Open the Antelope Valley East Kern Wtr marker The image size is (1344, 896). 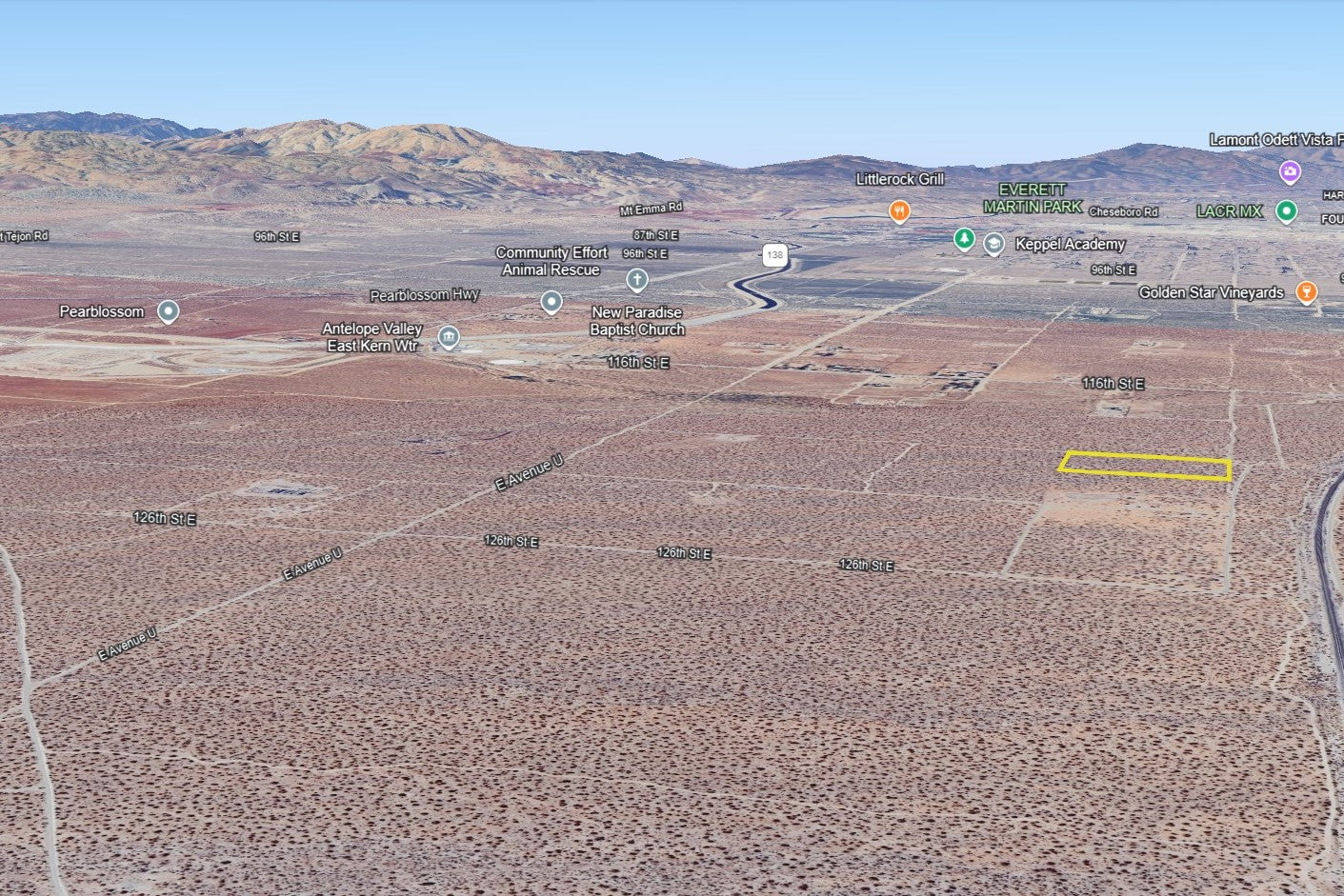point(449,337)
